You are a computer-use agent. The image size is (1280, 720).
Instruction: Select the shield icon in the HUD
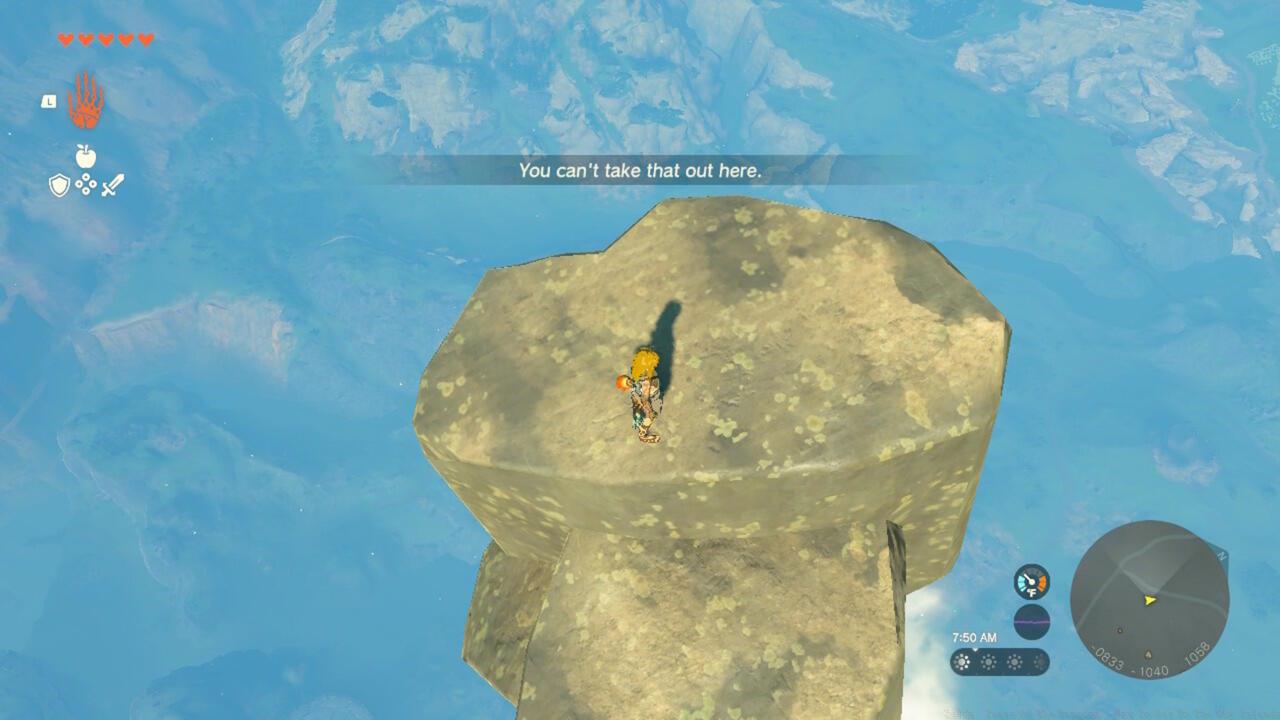point(59,184)
